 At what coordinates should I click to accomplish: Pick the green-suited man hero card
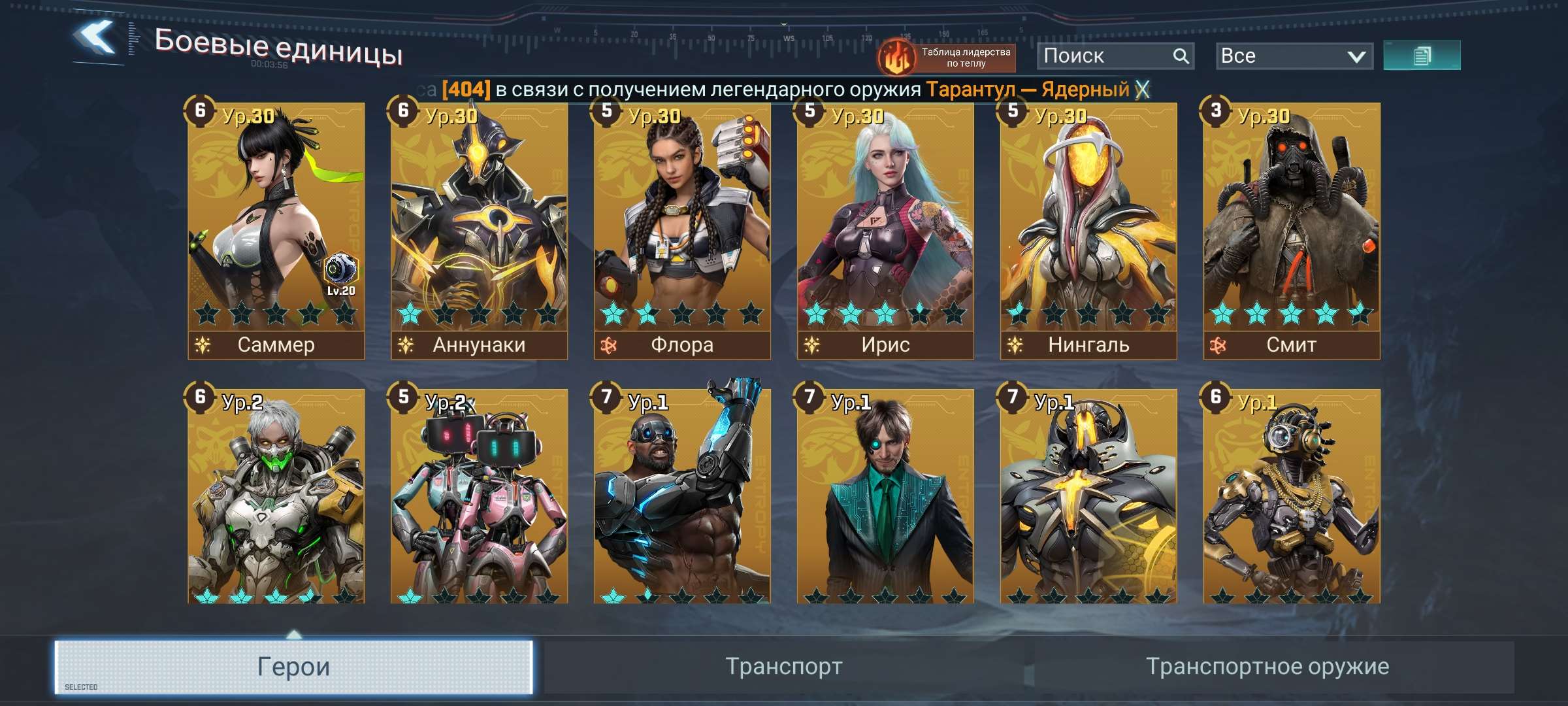(885, 497)
